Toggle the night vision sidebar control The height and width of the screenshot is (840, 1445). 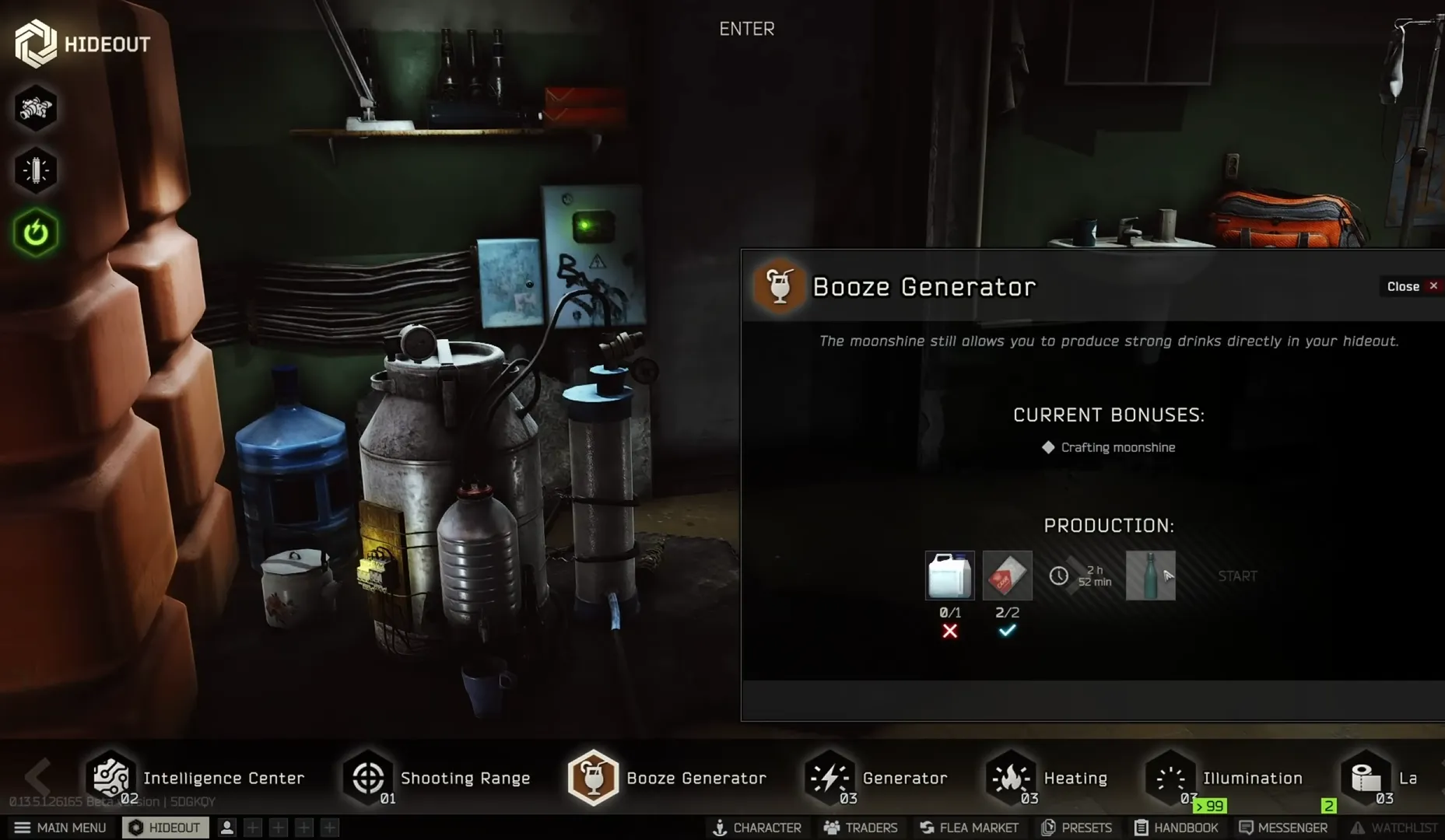pos(35,109)
